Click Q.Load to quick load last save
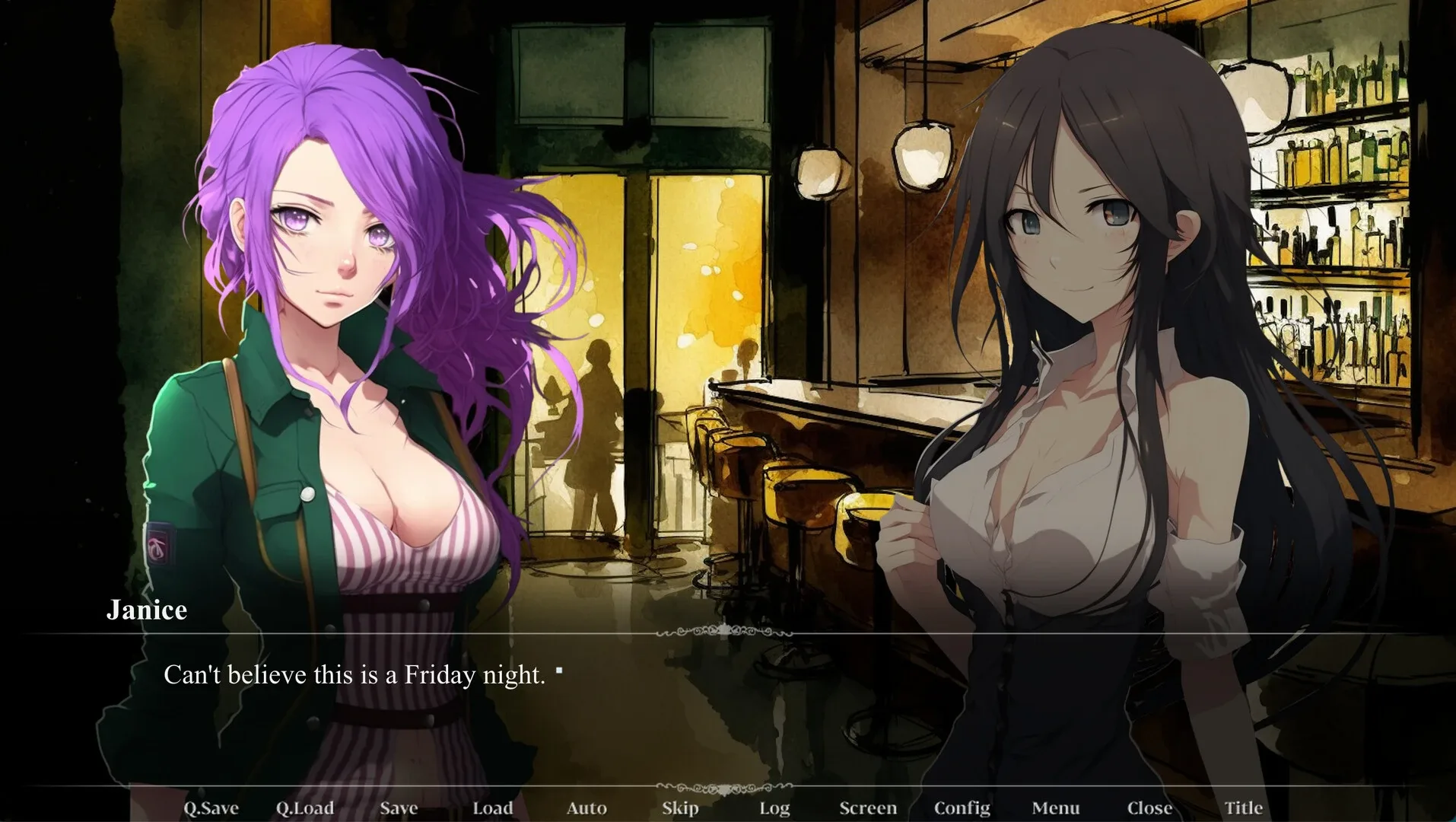This screenshot has height=822, width=1456. [x=306, y=808]
